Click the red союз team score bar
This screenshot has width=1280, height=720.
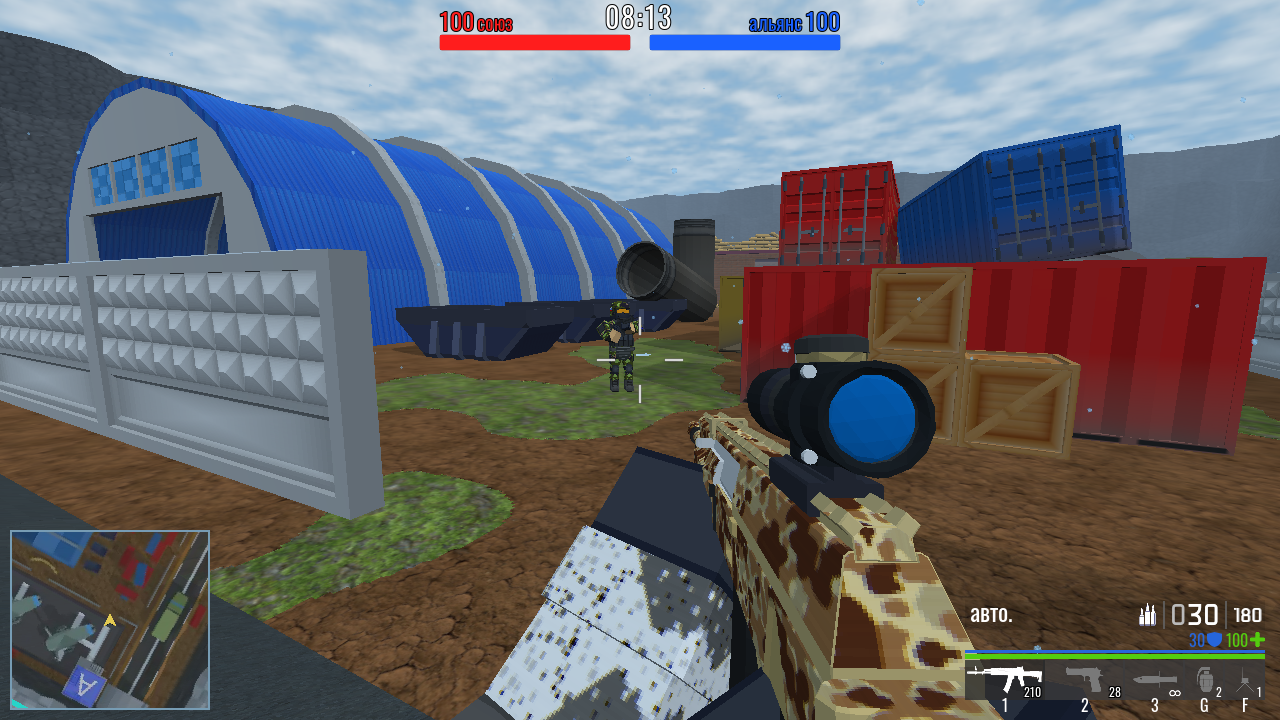533,42
